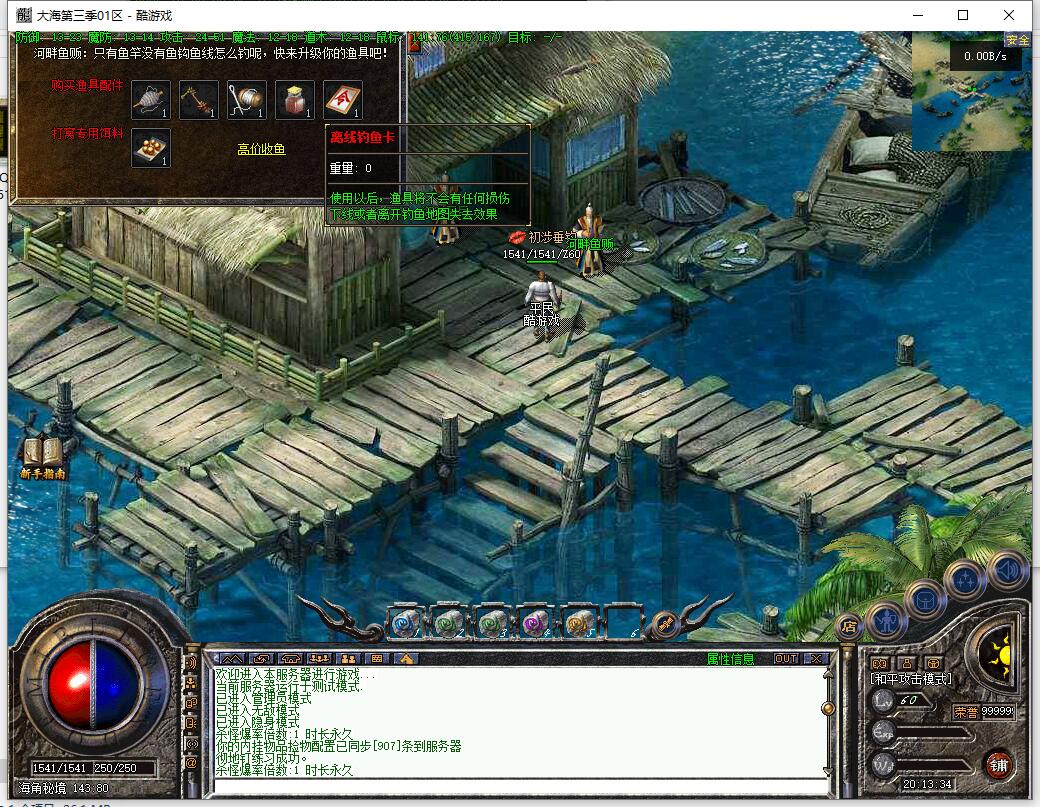Open the bag inventory round button
The height and width of the screenshot is (807, 1040).
tap(925, 598)
